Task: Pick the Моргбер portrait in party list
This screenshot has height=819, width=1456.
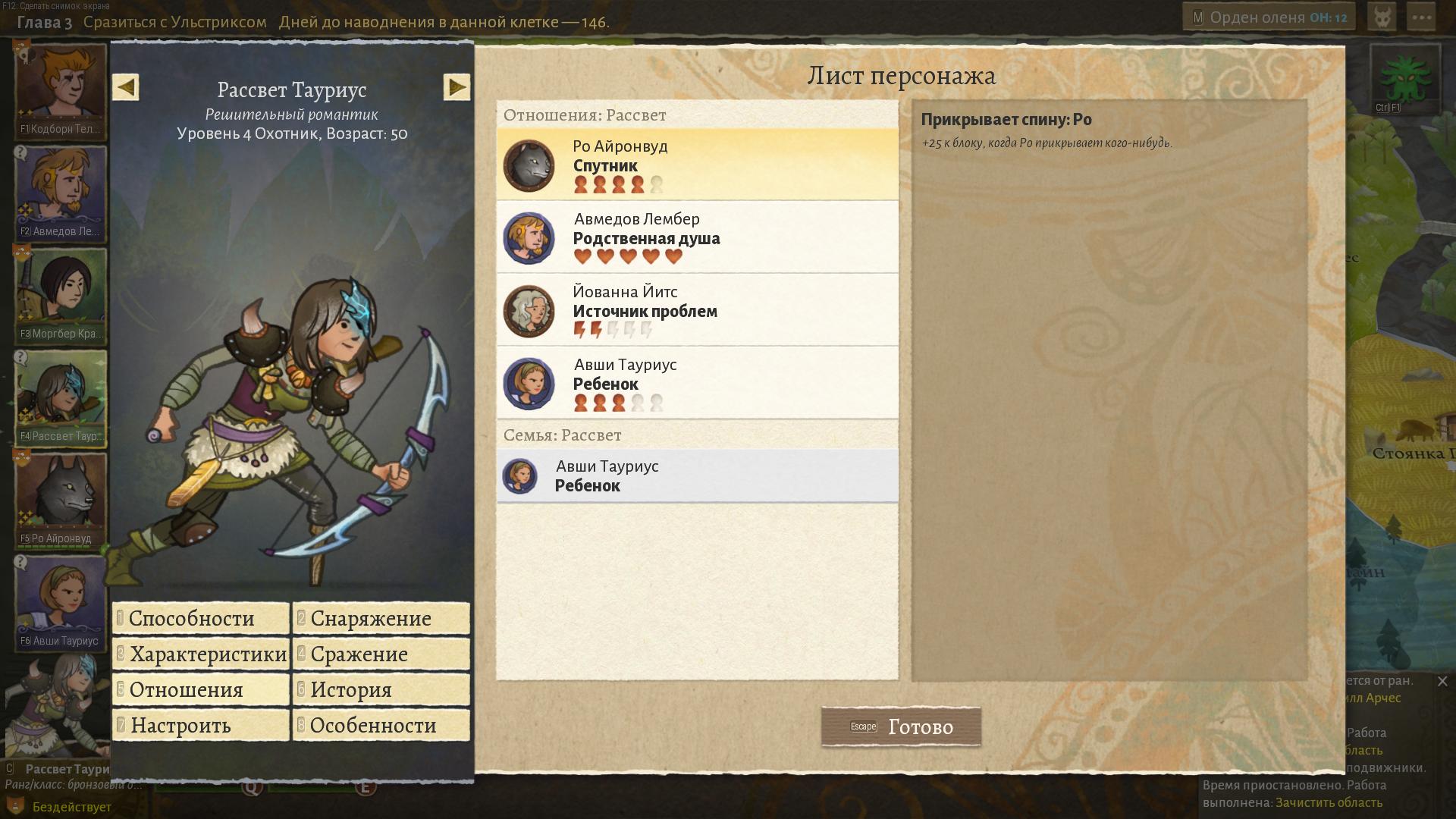Action: click(61, 292)
